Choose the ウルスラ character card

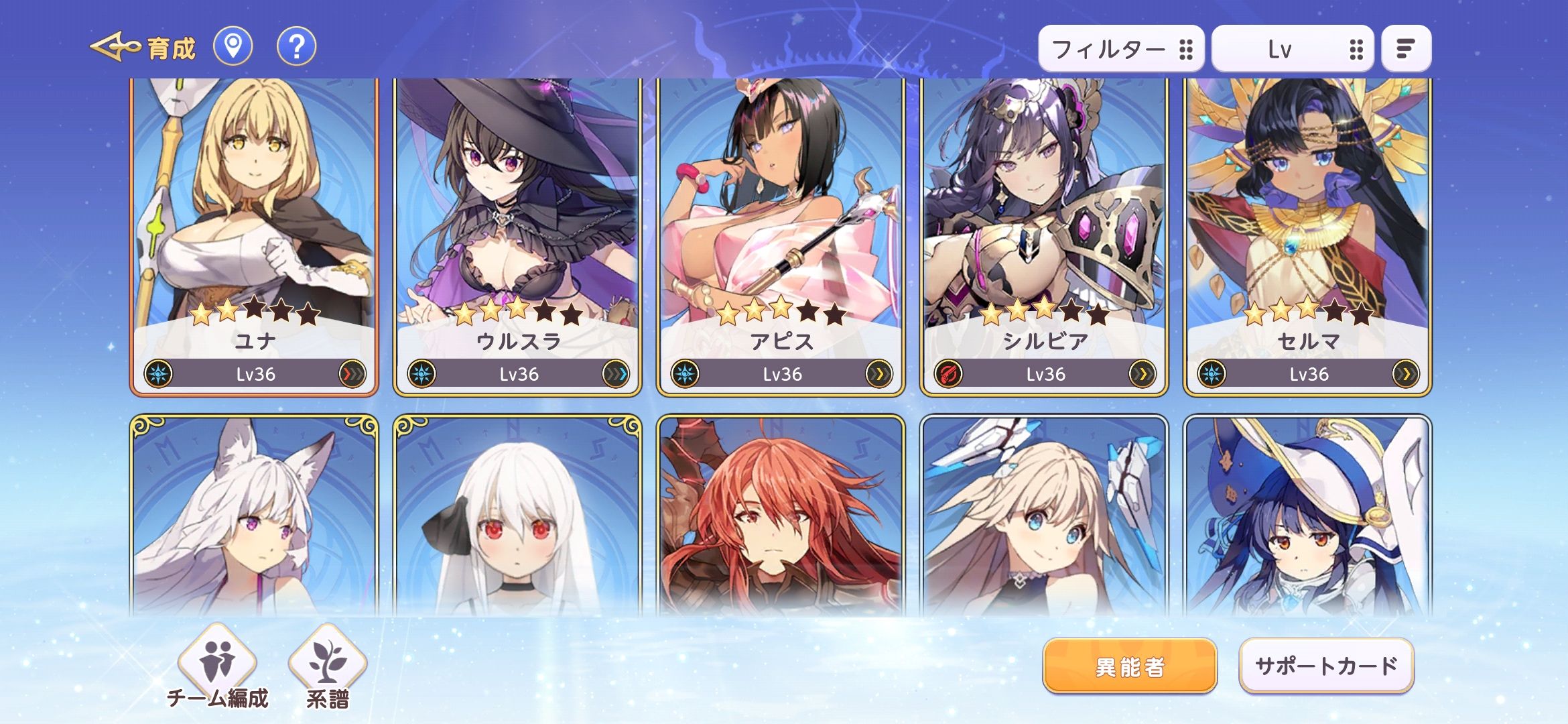click(x=517, y=235)
